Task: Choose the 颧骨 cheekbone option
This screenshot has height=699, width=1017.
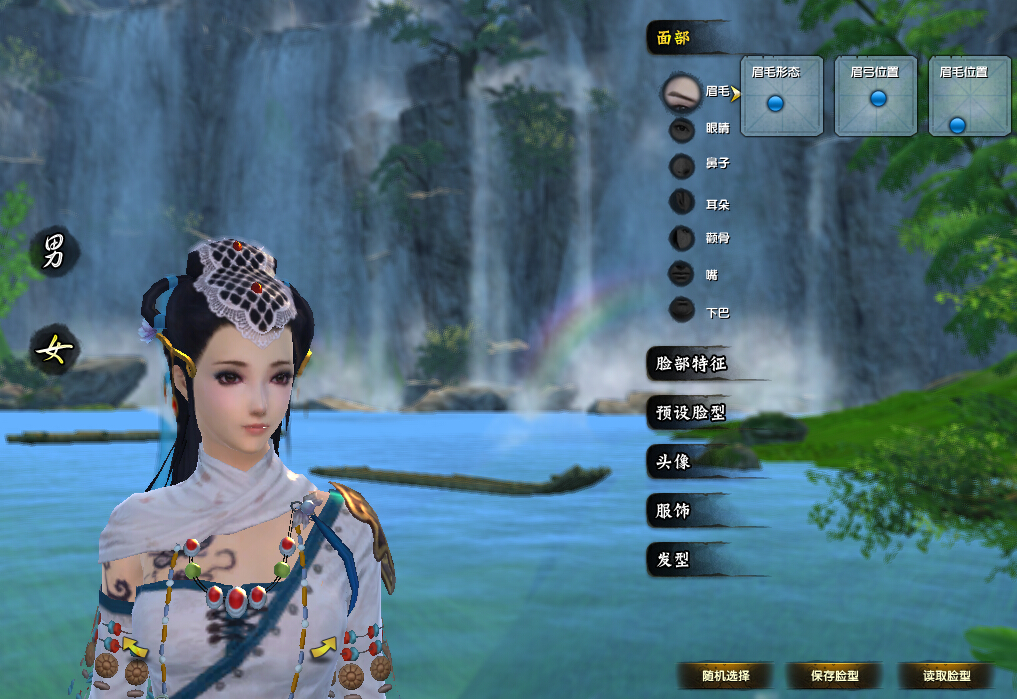Action: point(682,238)
